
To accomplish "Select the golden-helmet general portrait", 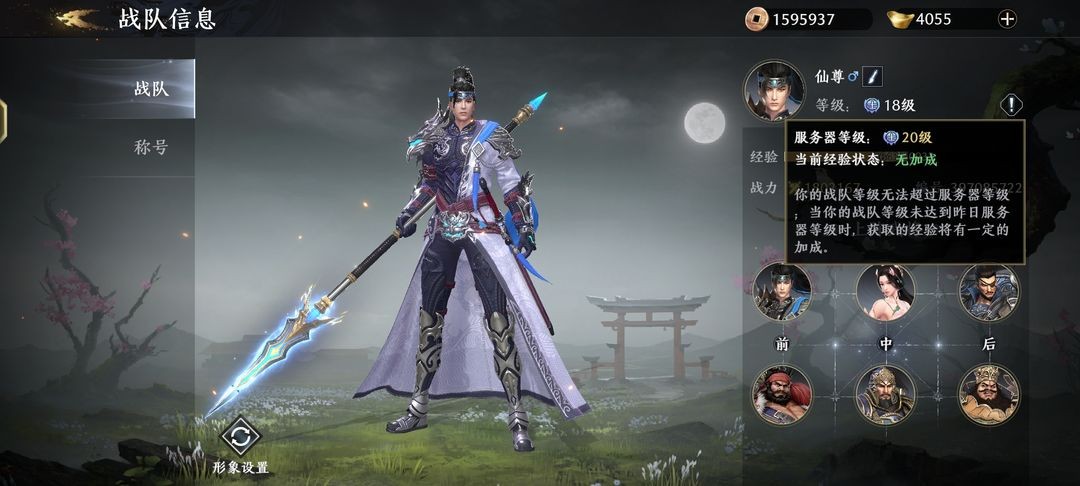I will (885, 394).
